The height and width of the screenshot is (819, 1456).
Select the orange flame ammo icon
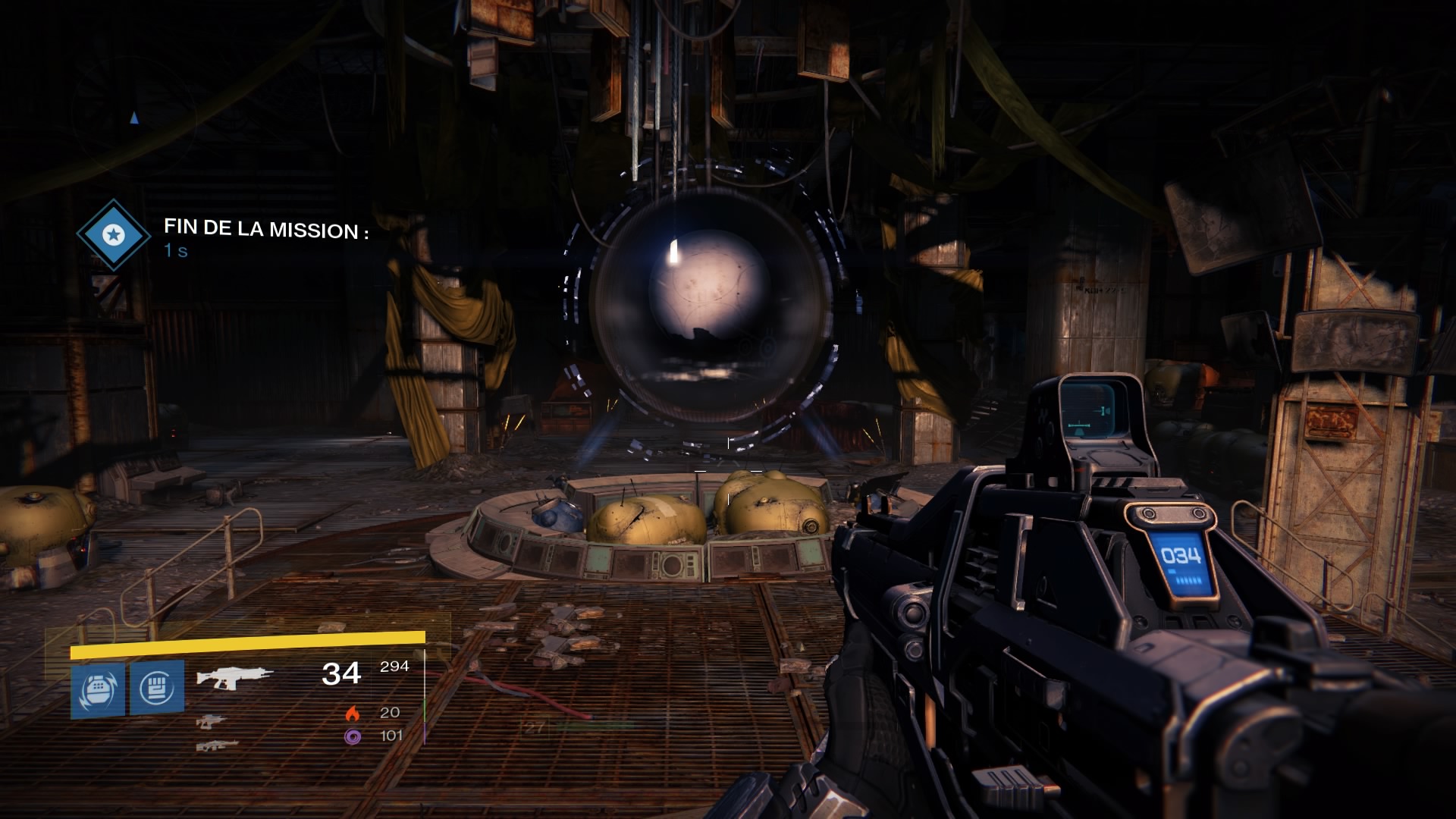pyautogui.click(x=352, y=713)
